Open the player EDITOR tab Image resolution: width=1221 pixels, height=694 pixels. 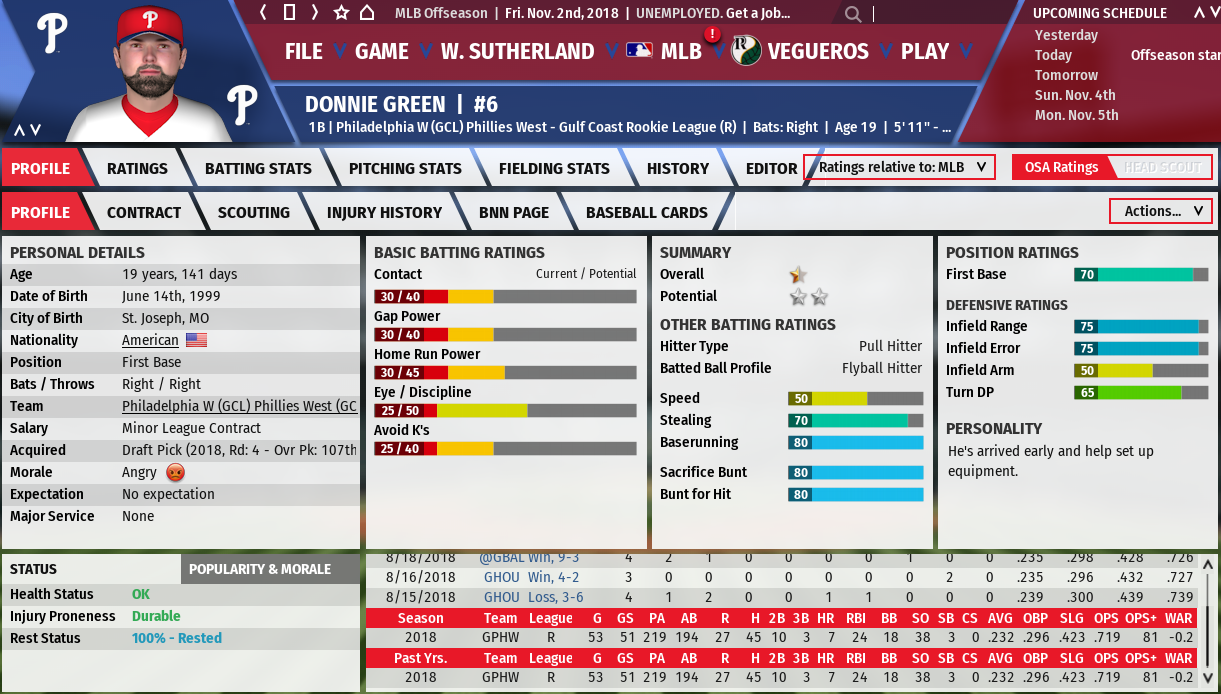coord(771,169)
